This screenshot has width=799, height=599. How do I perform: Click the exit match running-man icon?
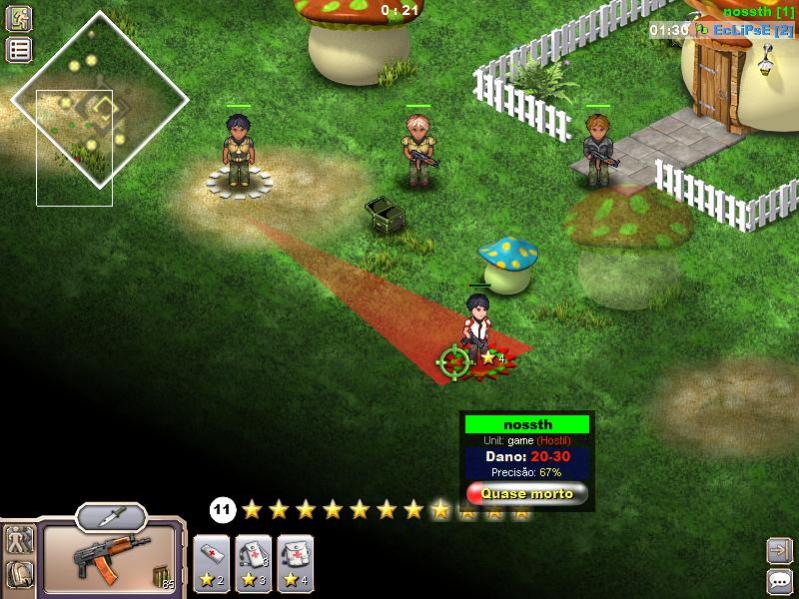coord(19,18)
